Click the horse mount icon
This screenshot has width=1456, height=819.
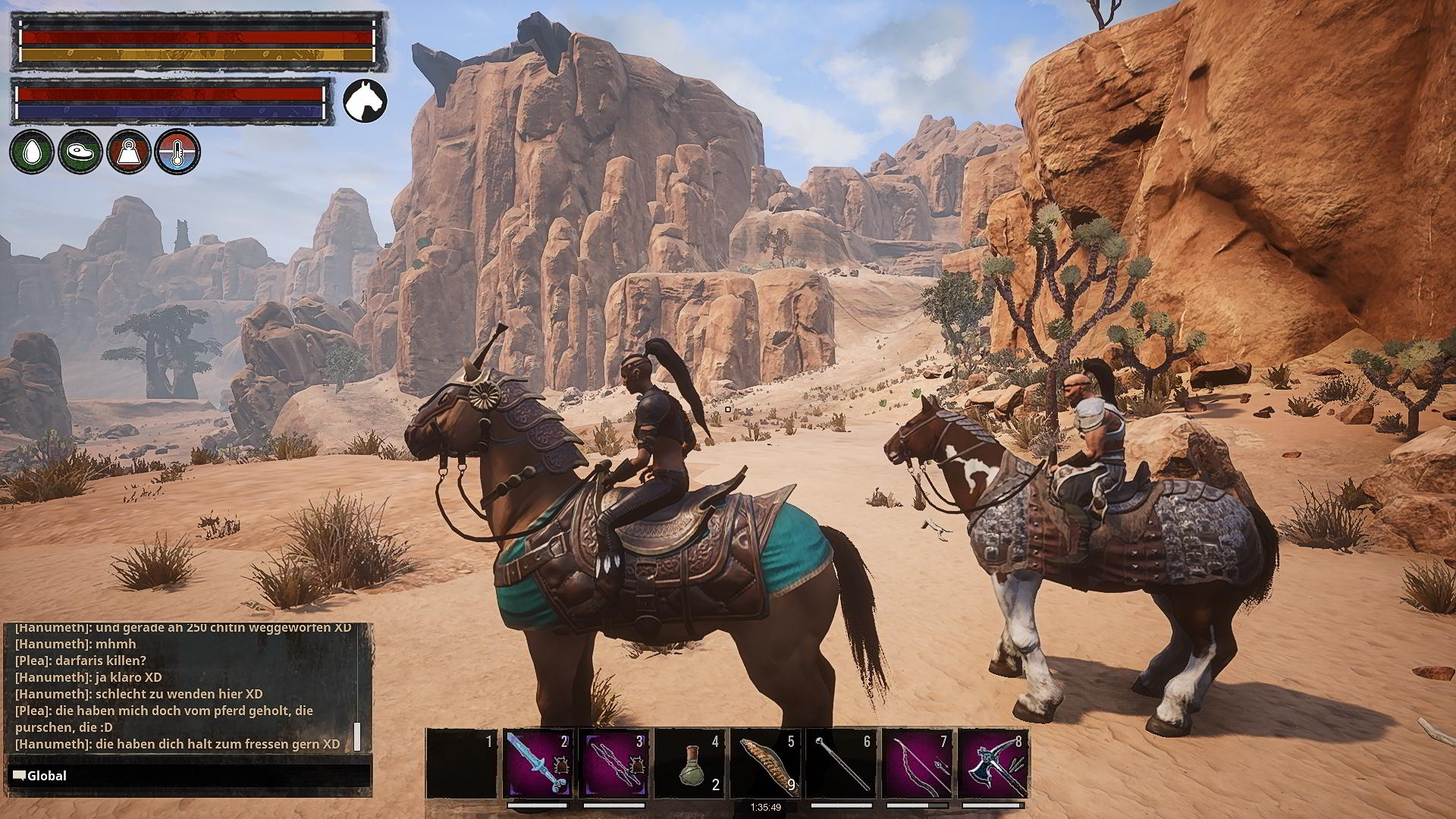365,101
